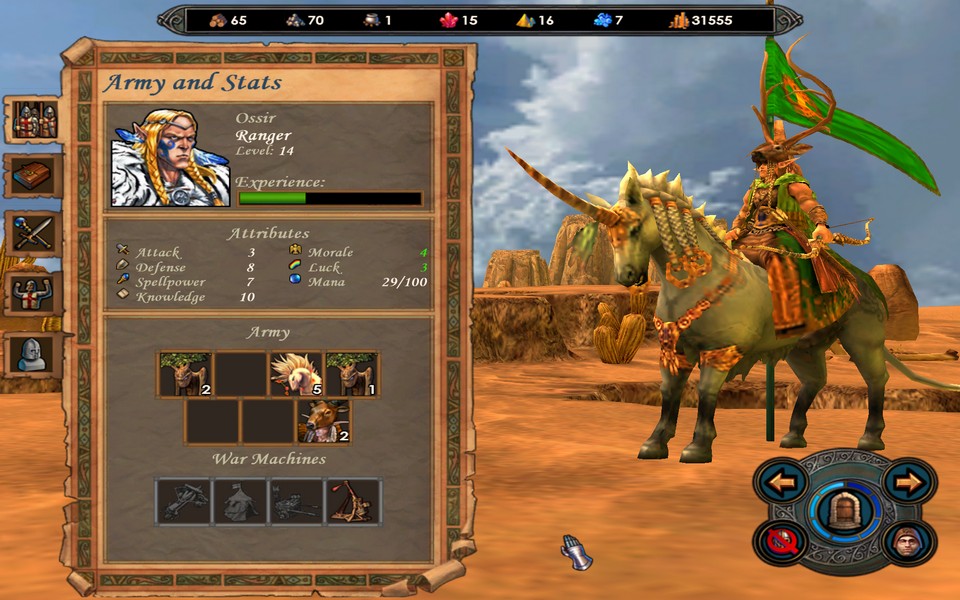Switch to the spellbook tab
The height and width of the screenshot is (600, 960).
[34, 177]
